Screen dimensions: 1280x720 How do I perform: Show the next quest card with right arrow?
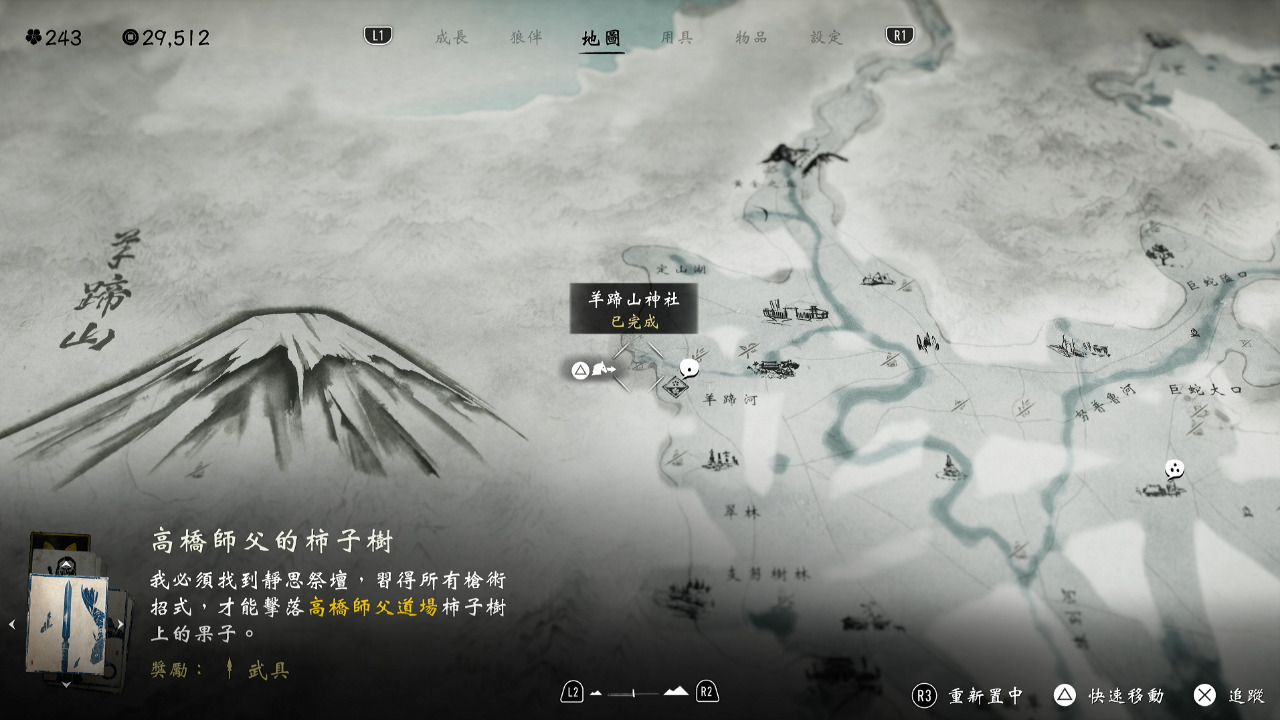click(x=120, y=625)
